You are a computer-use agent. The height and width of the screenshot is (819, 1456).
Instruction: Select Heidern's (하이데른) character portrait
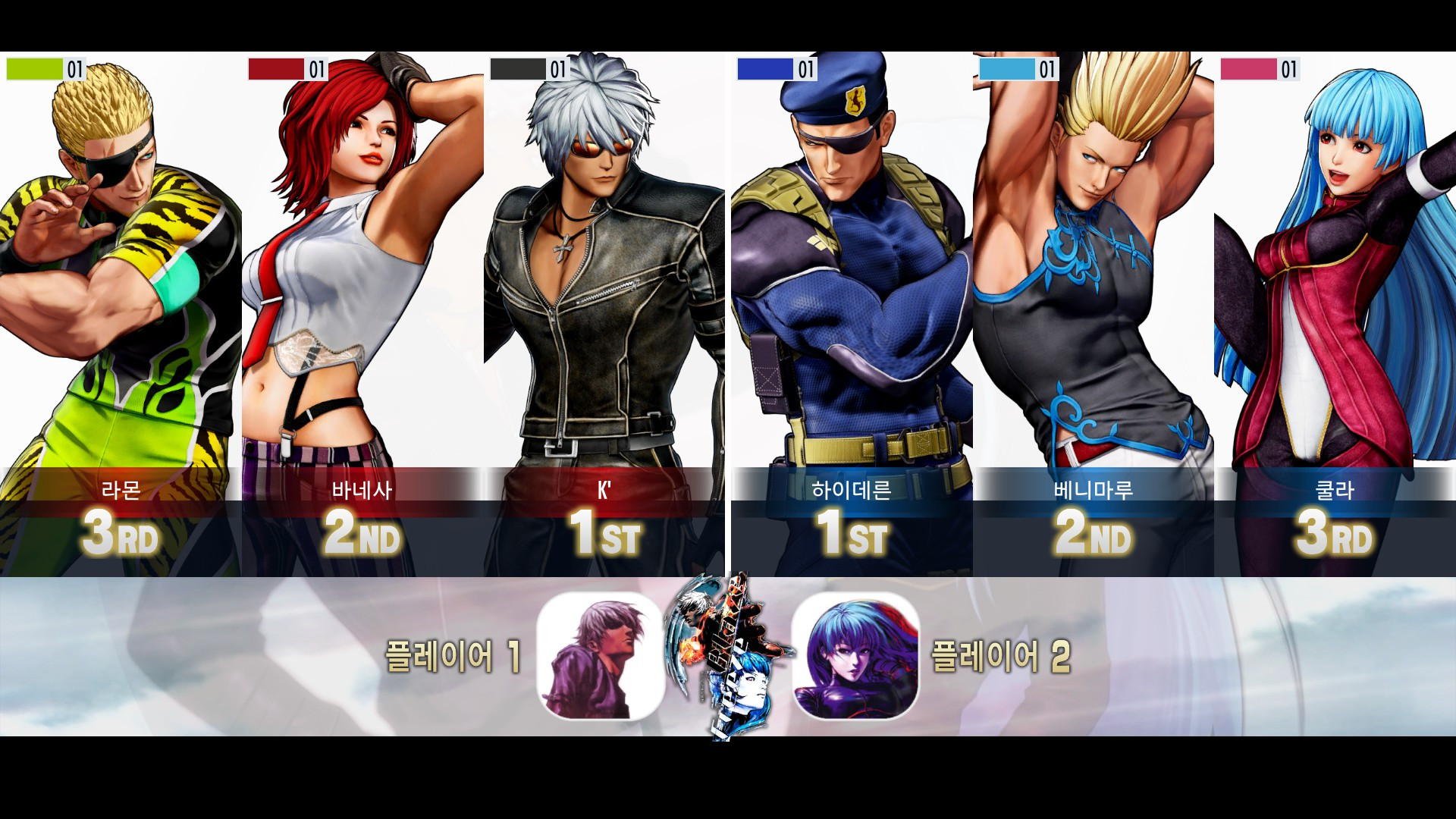pos(849,265)
